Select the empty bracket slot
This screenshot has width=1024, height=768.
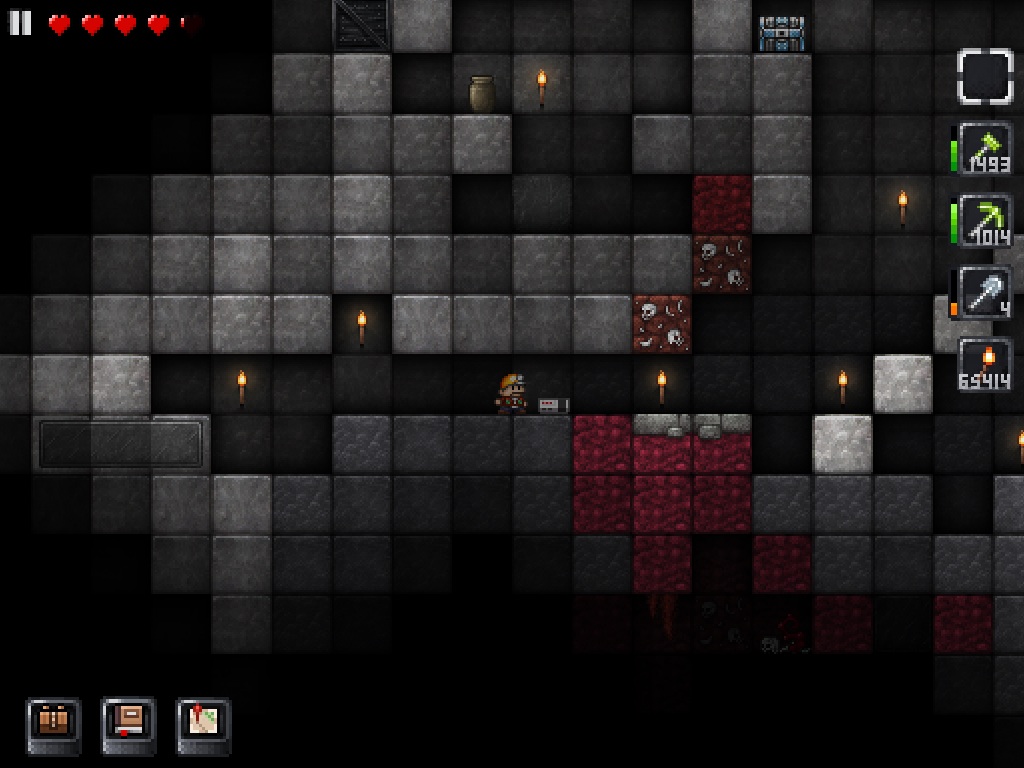[984, 76]
